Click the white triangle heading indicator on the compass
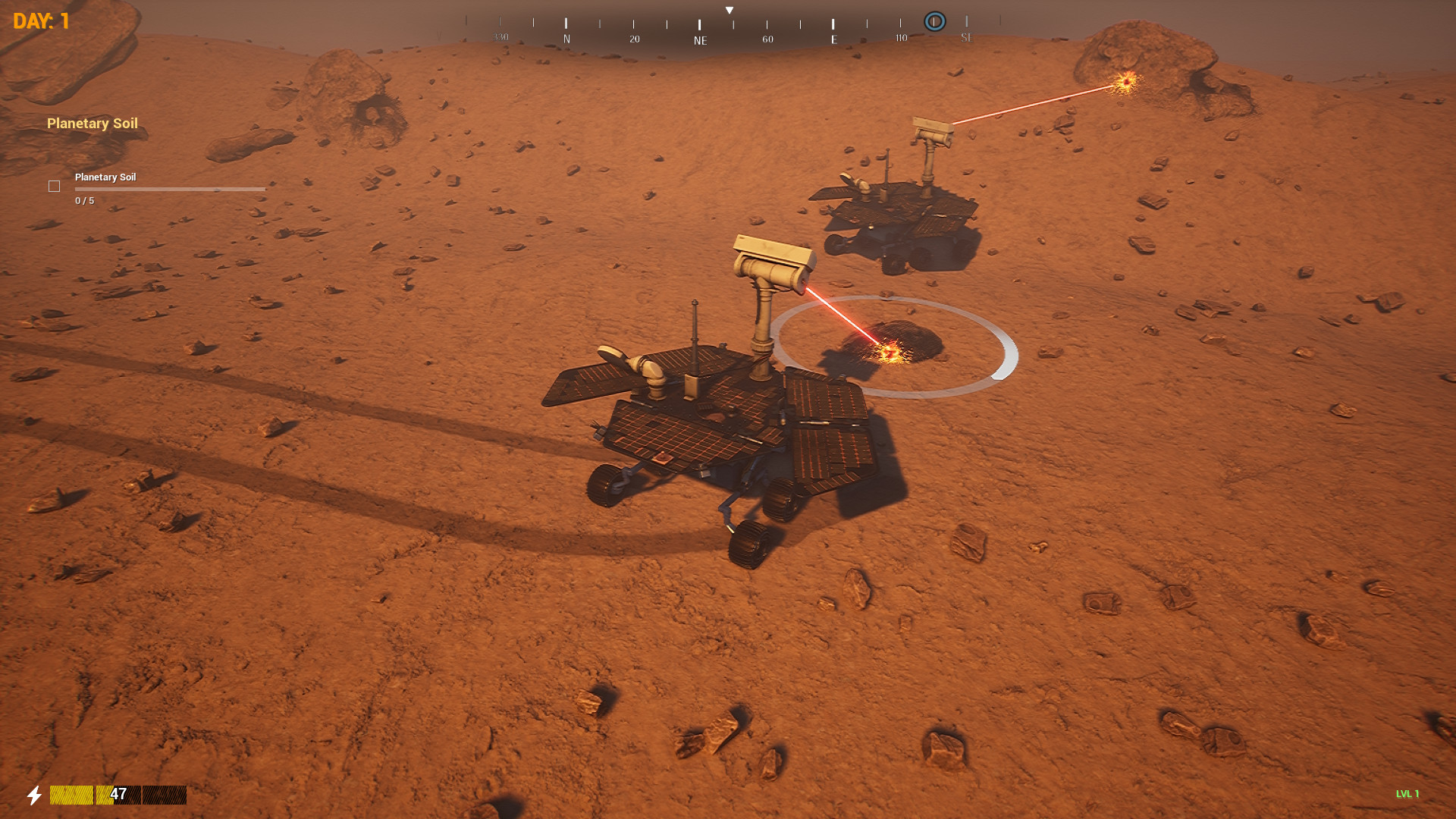1456x819 pixels. 730,9
